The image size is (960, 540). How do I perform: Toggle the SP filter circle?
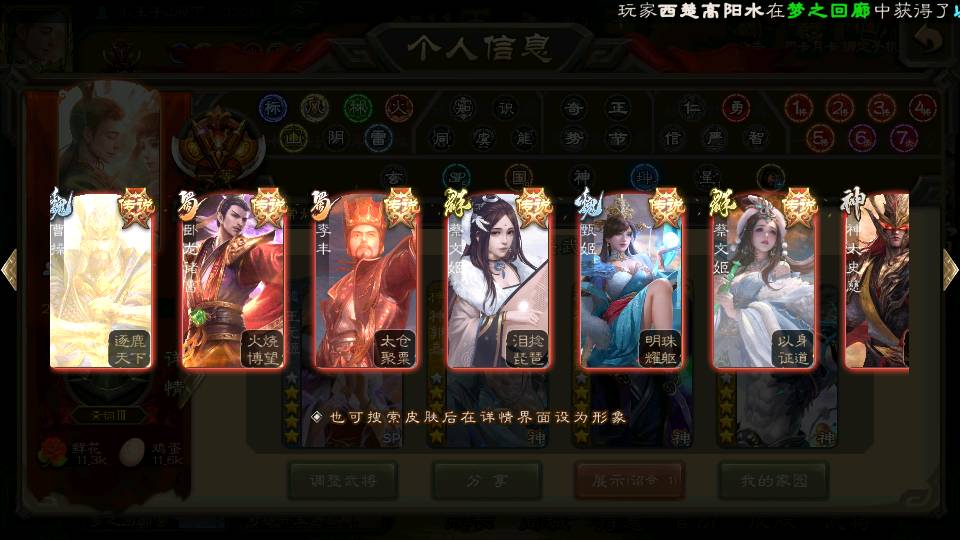pos(456,176)
